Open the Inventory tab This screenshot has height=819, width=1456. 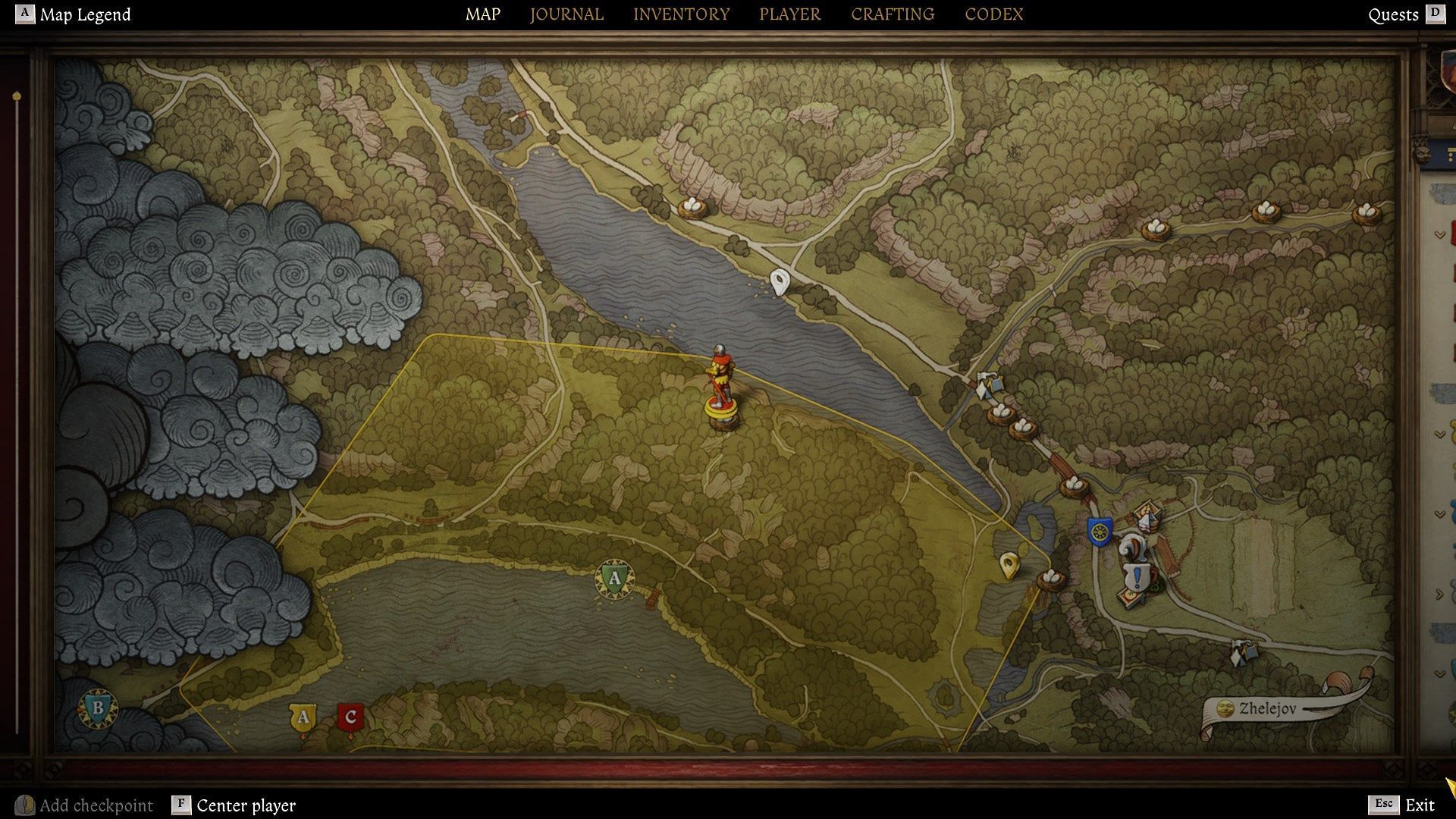pos(681,14)
